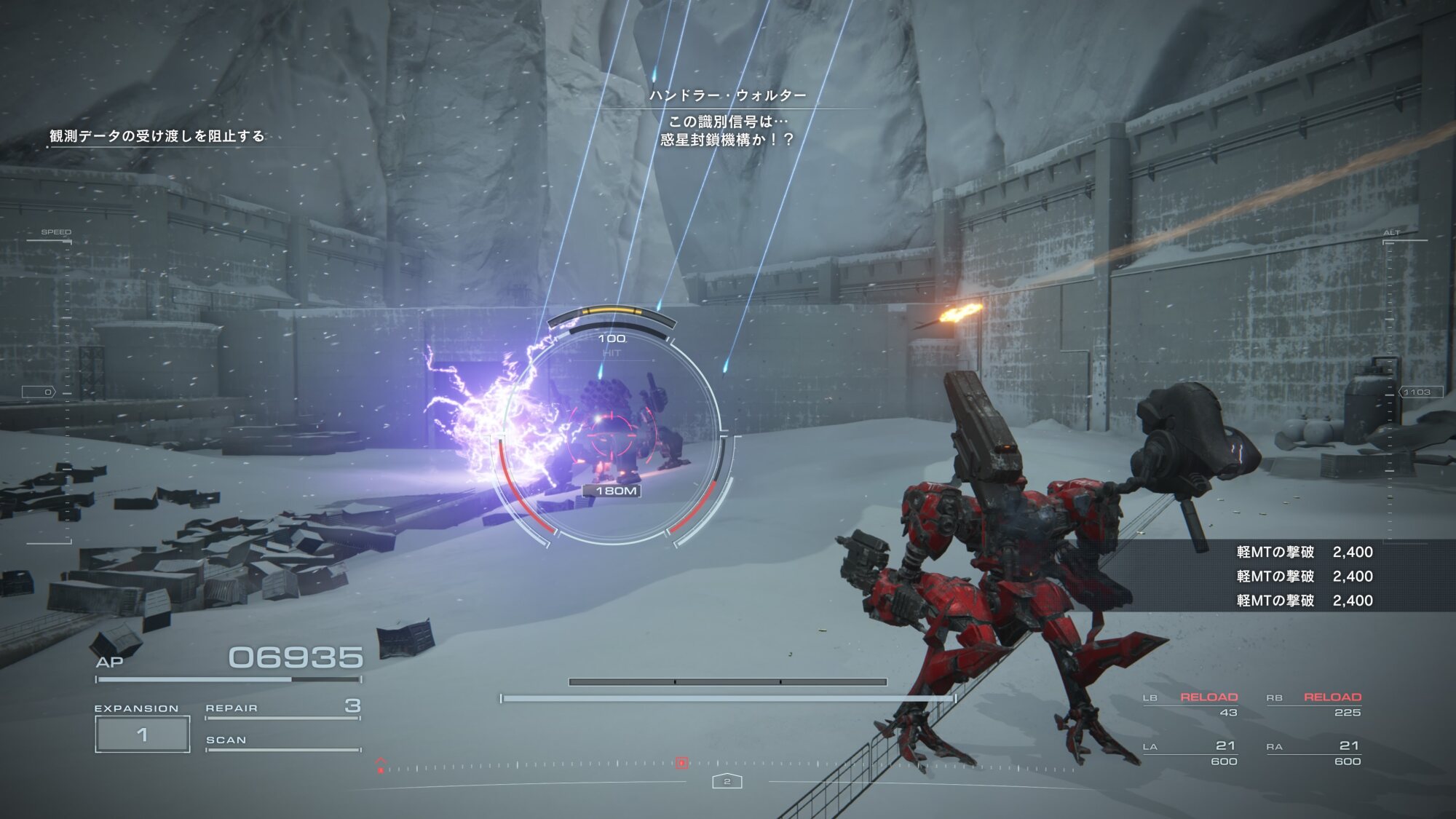The width and height of the screenshot is (1456, 819).
Task: Select the LB shoulder weapon slot
Action: point(1190,703)
